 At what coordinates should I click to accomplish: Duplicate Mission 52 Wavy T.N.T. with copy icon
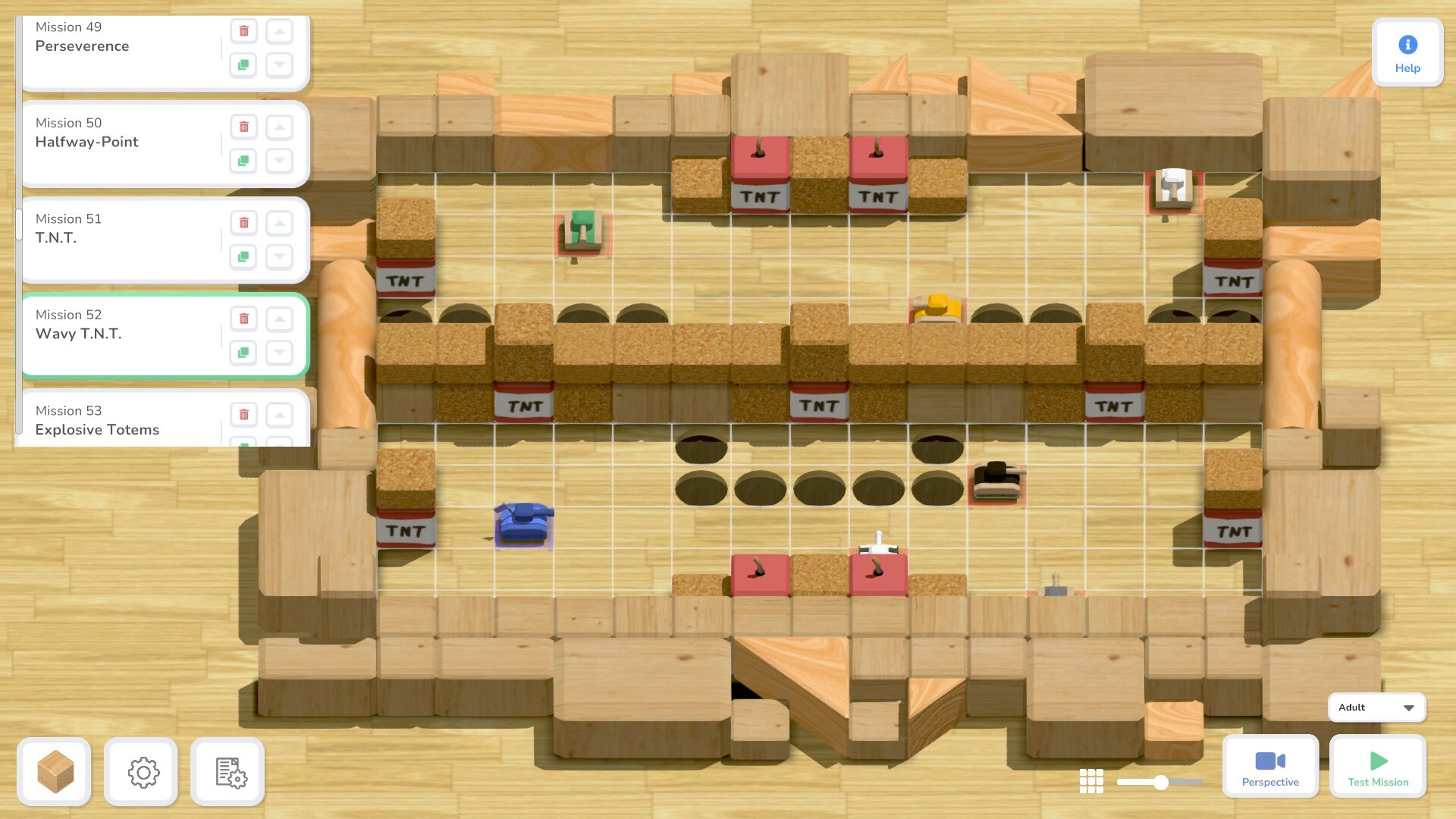(243, 353)
